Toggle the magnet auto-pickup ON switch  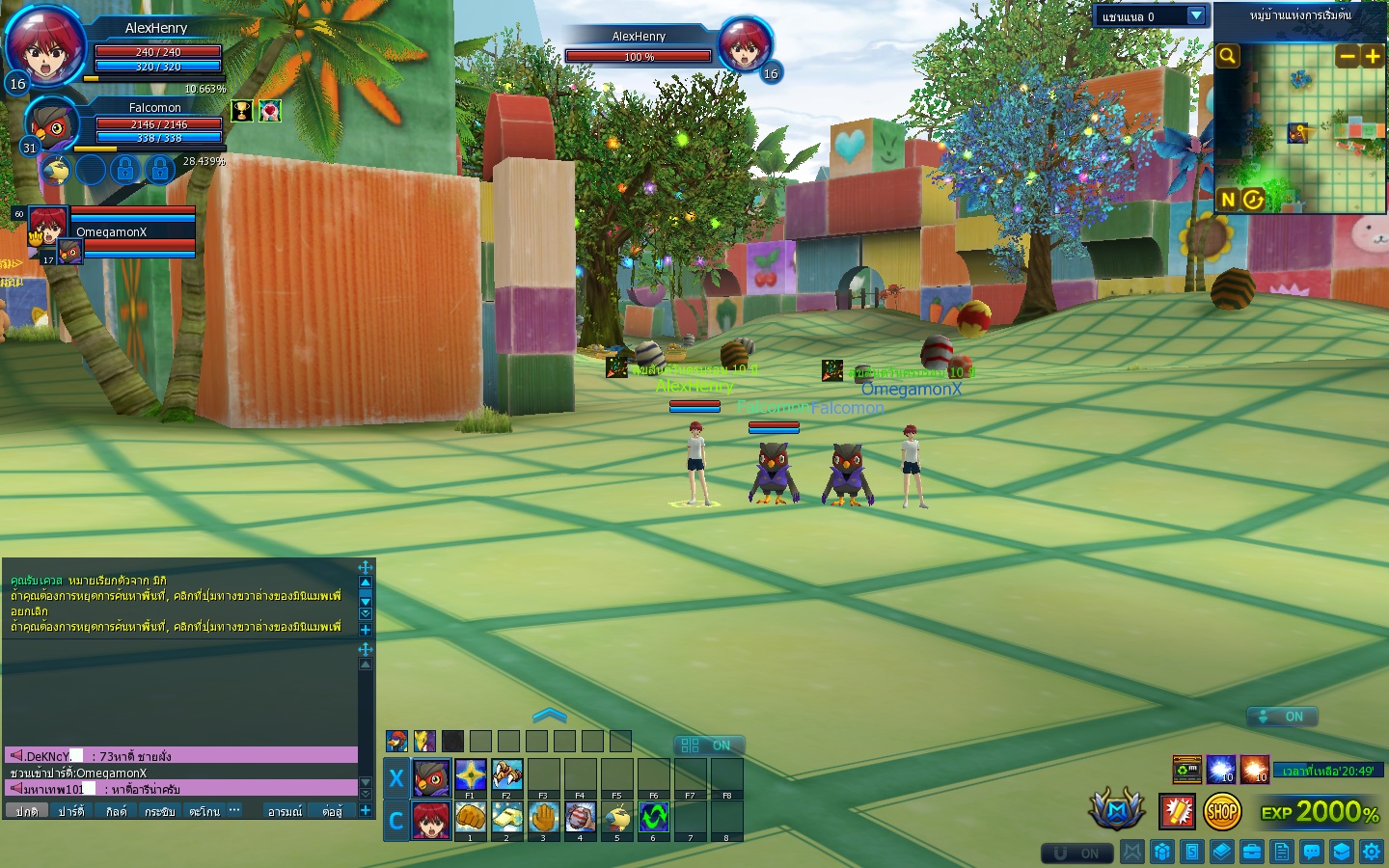click(x=1076, y=854)
